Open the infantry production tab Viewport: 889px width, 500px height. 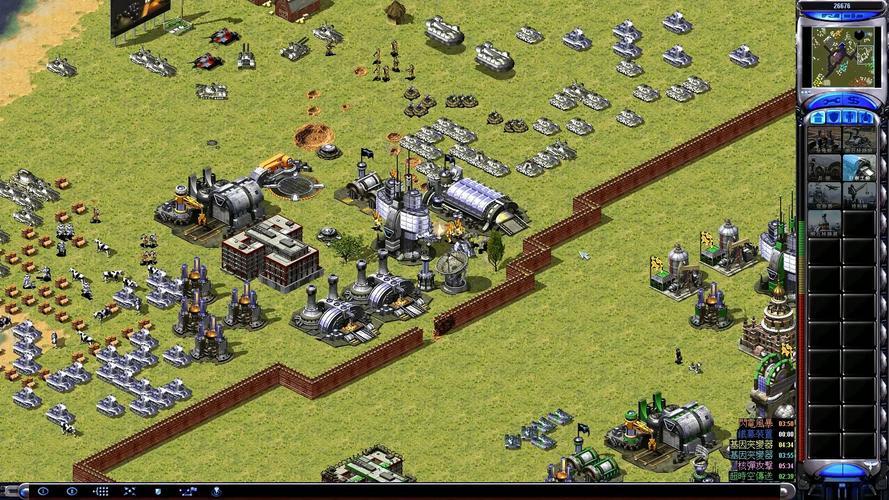click(850, 117)
